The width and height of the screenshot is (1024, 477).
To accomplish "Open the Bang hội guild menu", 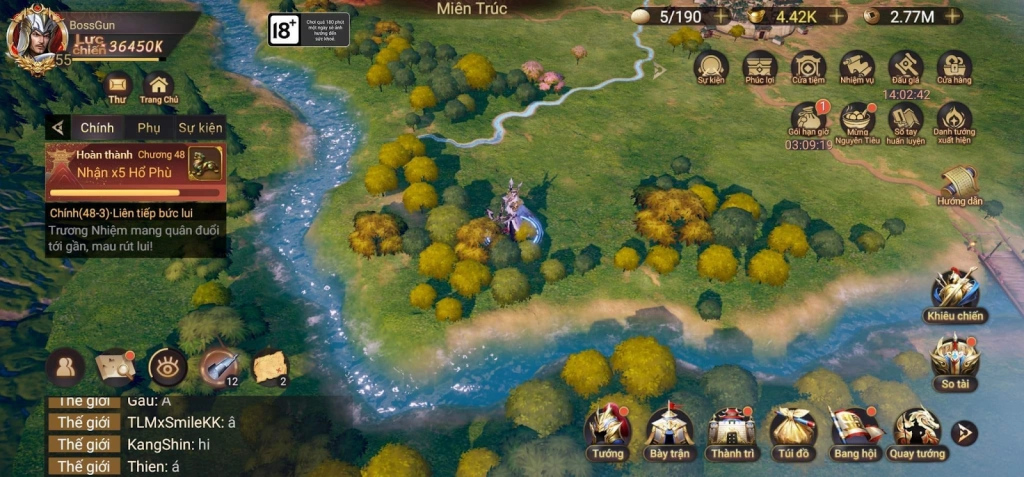I will point(855,427).
